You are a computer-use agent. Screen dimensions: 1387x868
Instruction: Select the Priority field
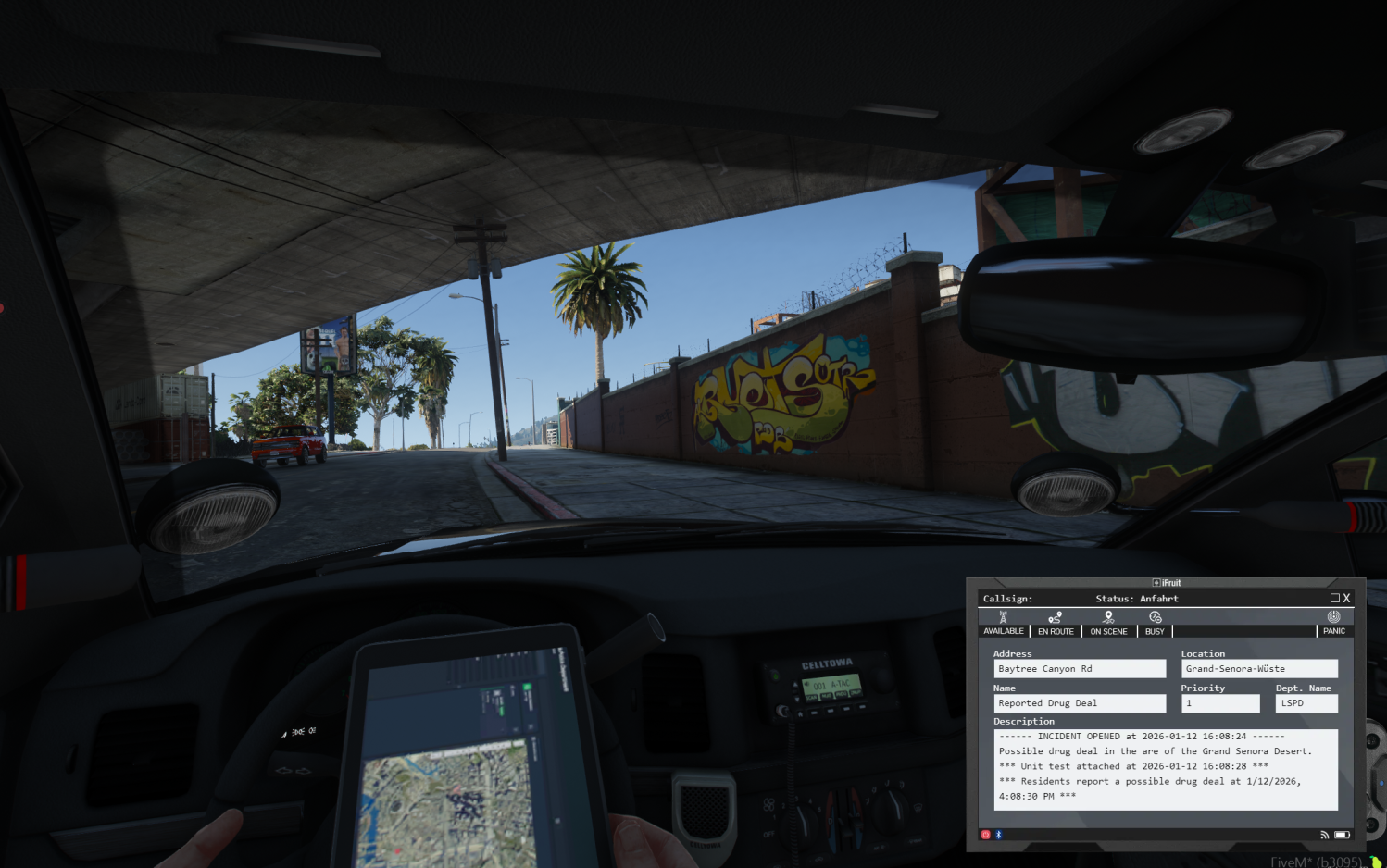[1219, 703]
